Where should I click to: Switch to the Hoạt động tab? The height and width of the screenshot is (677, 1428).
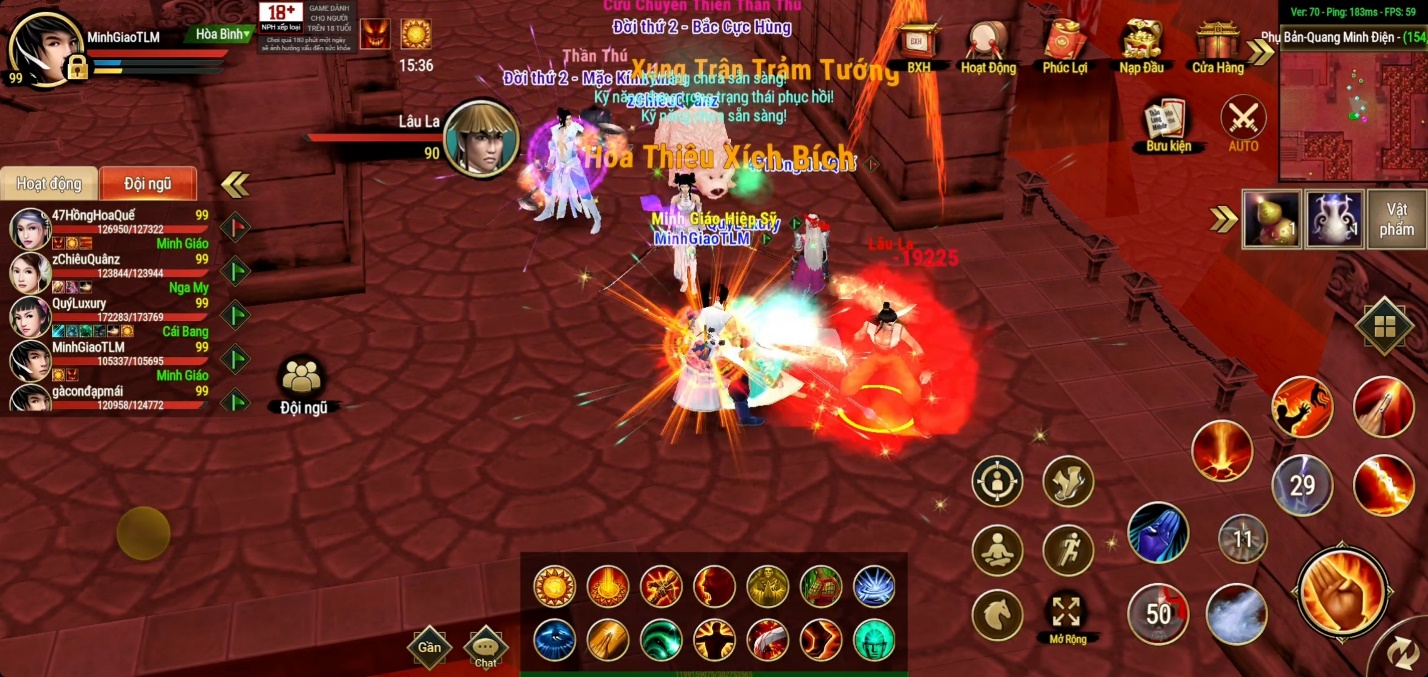[50, 184]
